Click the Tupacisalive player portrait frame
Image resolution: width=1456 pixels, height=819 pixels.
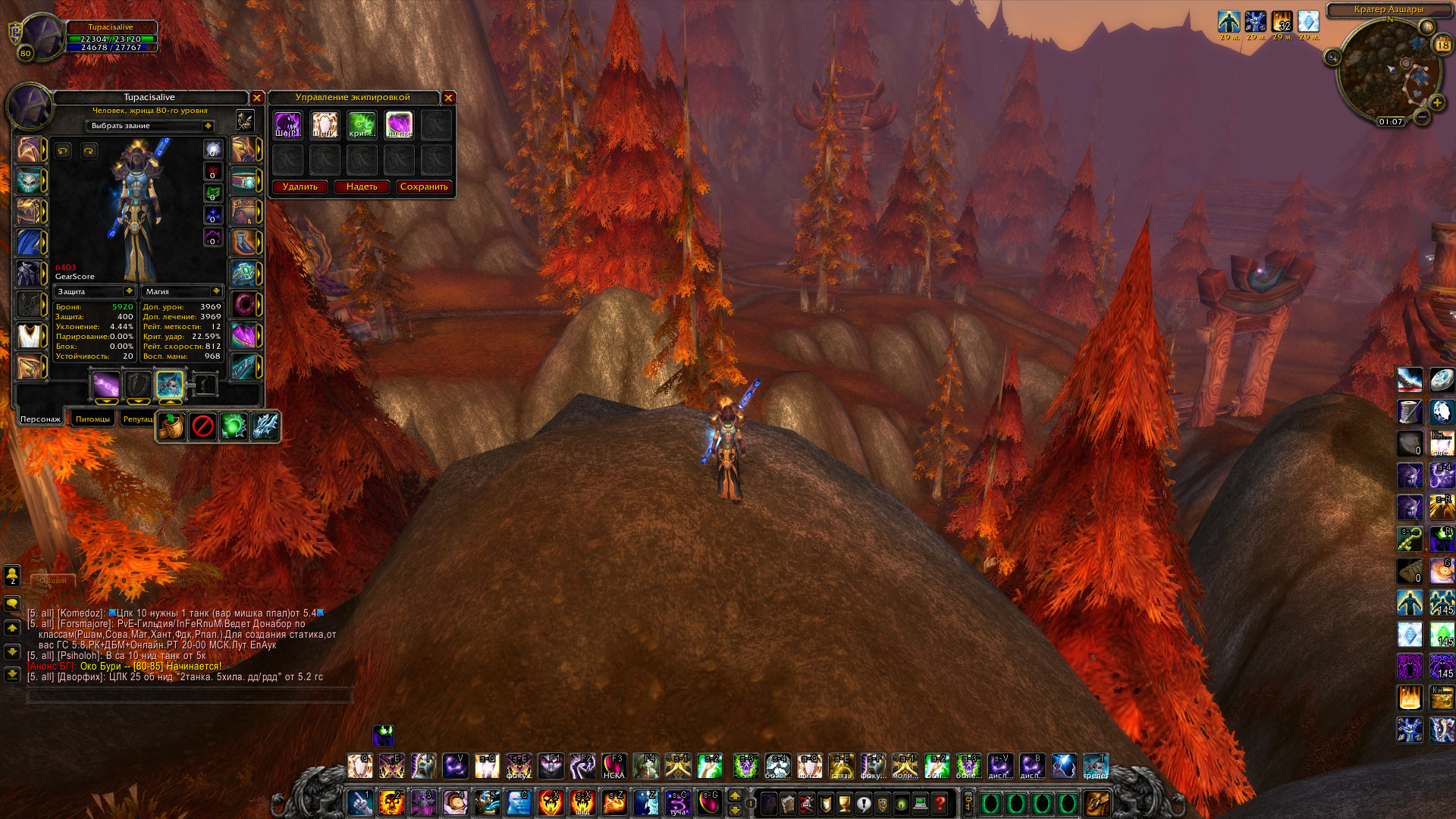tap(42, 36)
